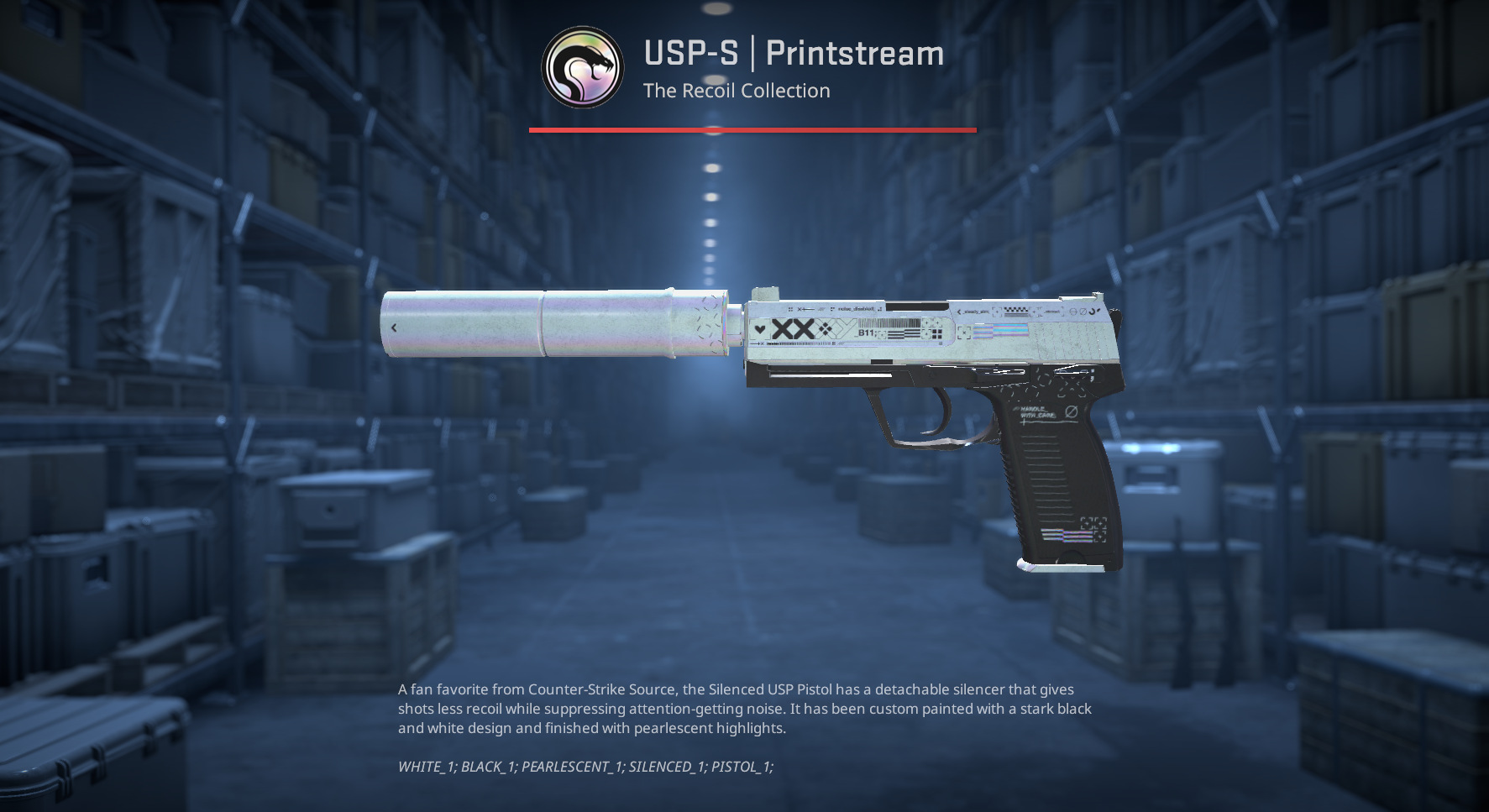Click the QR-style code on the magazine base
Screen dimensions: 1489x812
tap(1093, 527)
